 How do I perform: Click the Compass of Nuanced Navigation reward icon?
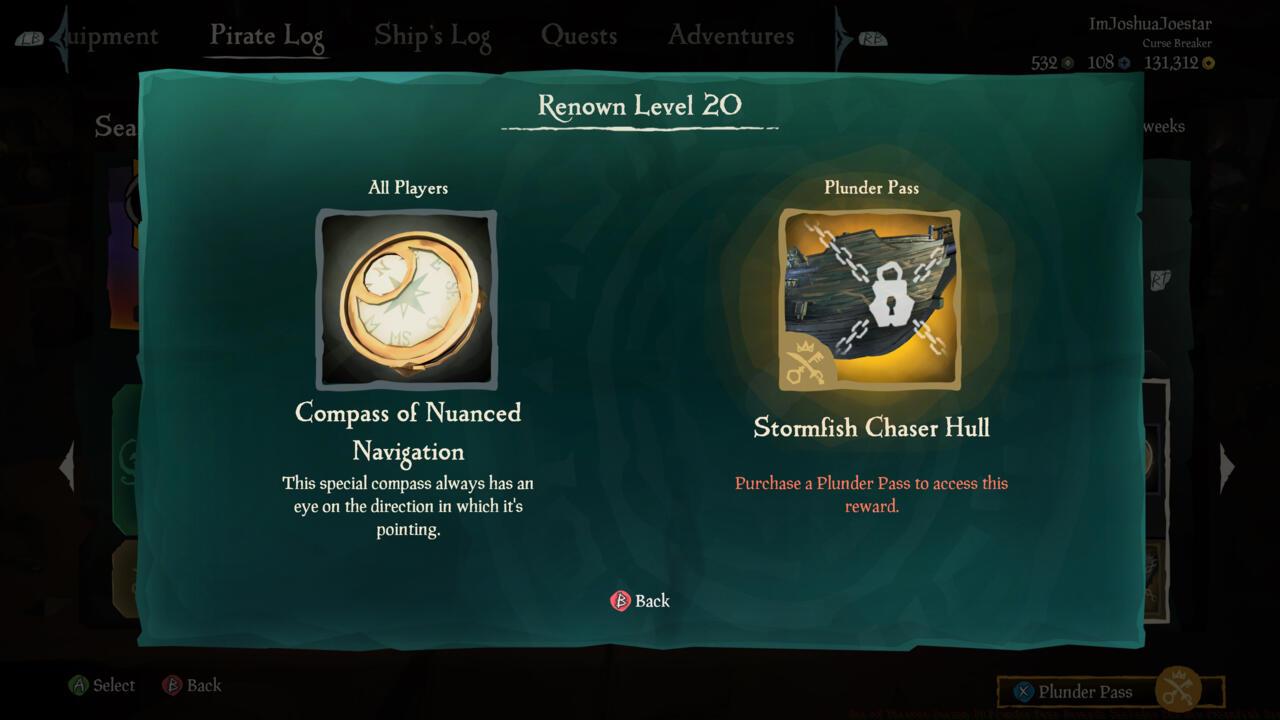pos(407,298)
